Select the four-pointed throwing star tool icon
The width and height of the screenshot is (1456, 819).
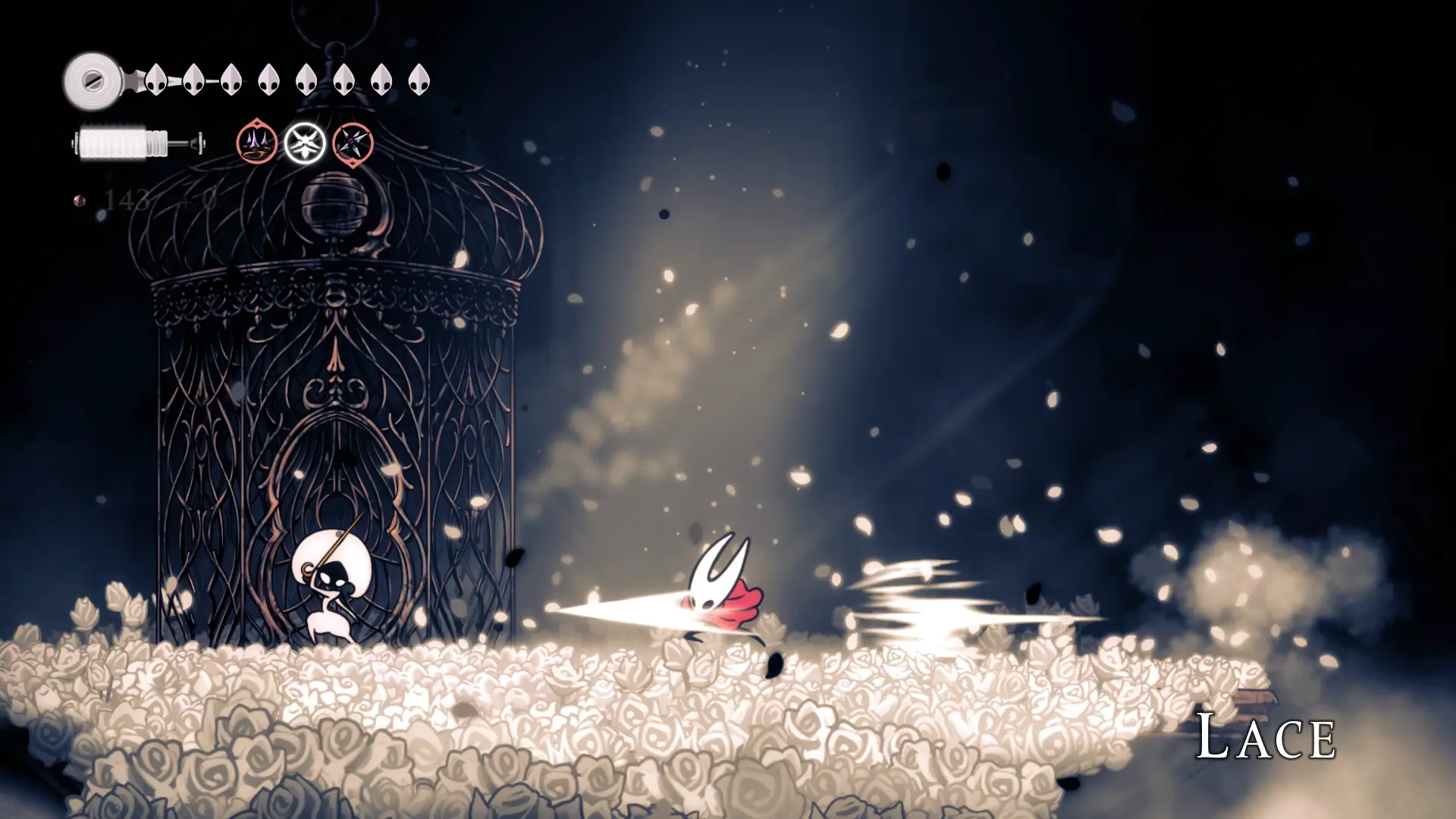point(353,143)
